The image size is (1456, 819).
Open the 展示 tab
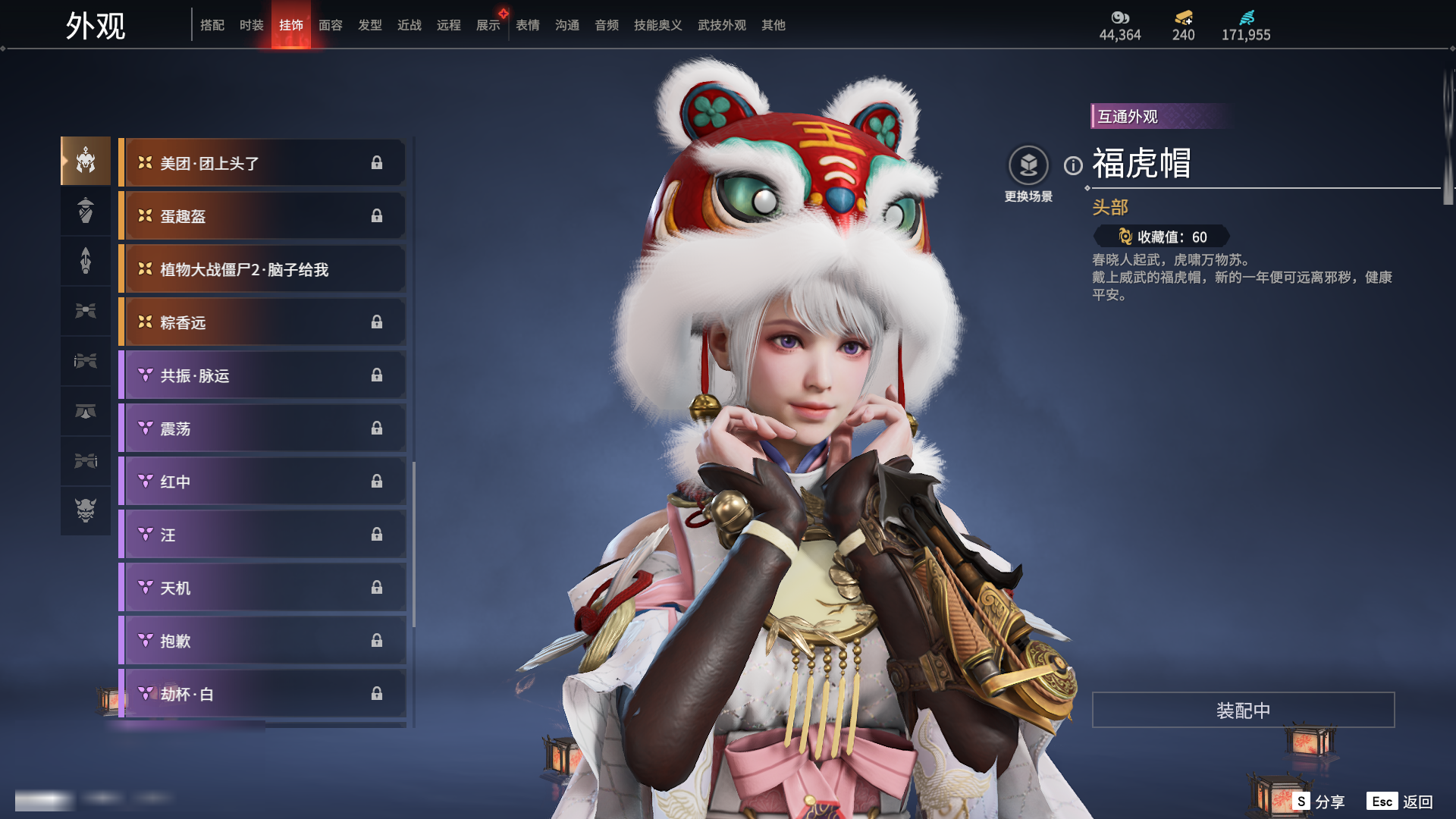pyautogui.click(x=488, y=25)
